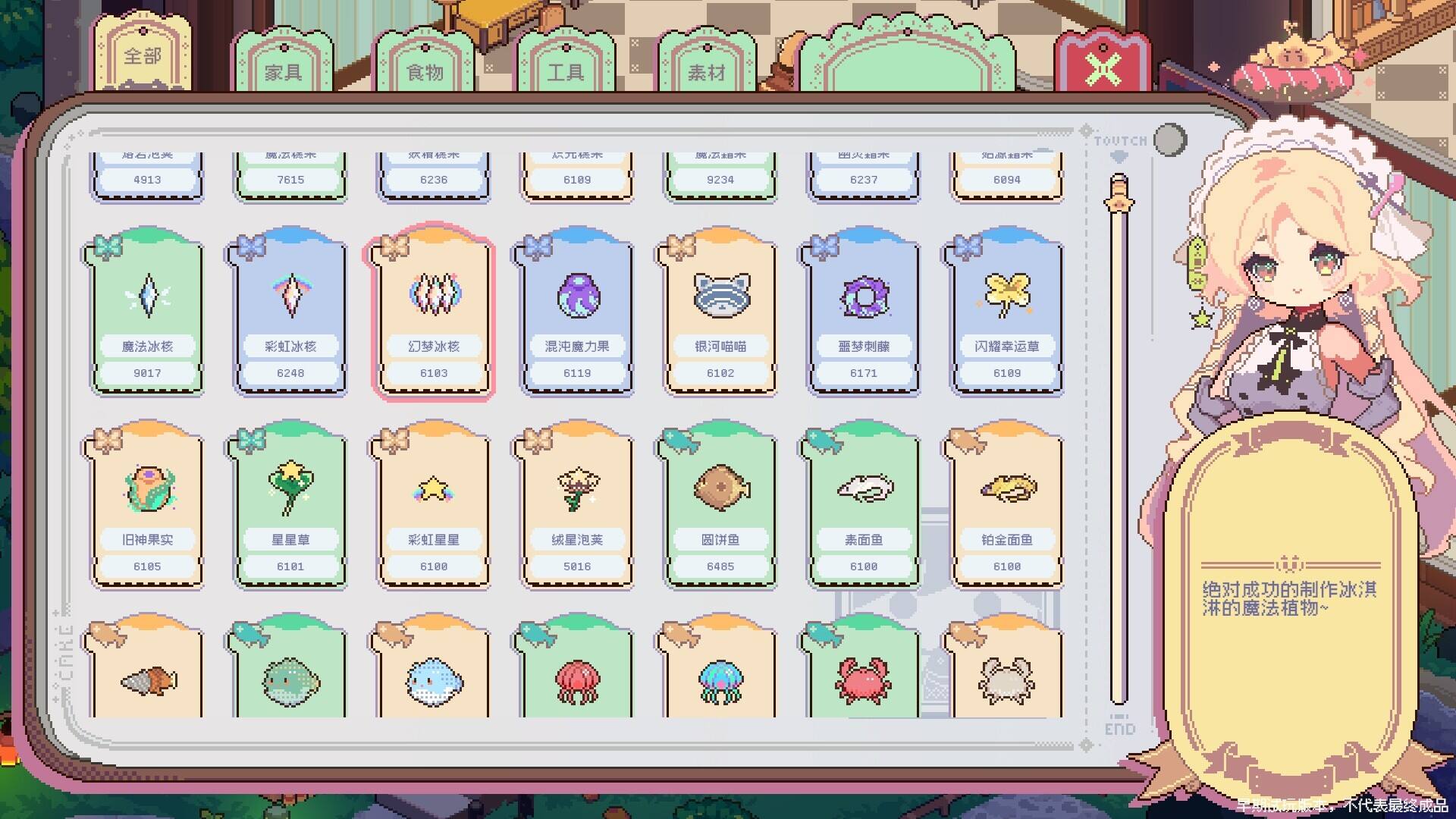Choose the 闪耀幸运草 clover card
The height and width of the screenshot is (819, 1456).
coord(1006,312)
